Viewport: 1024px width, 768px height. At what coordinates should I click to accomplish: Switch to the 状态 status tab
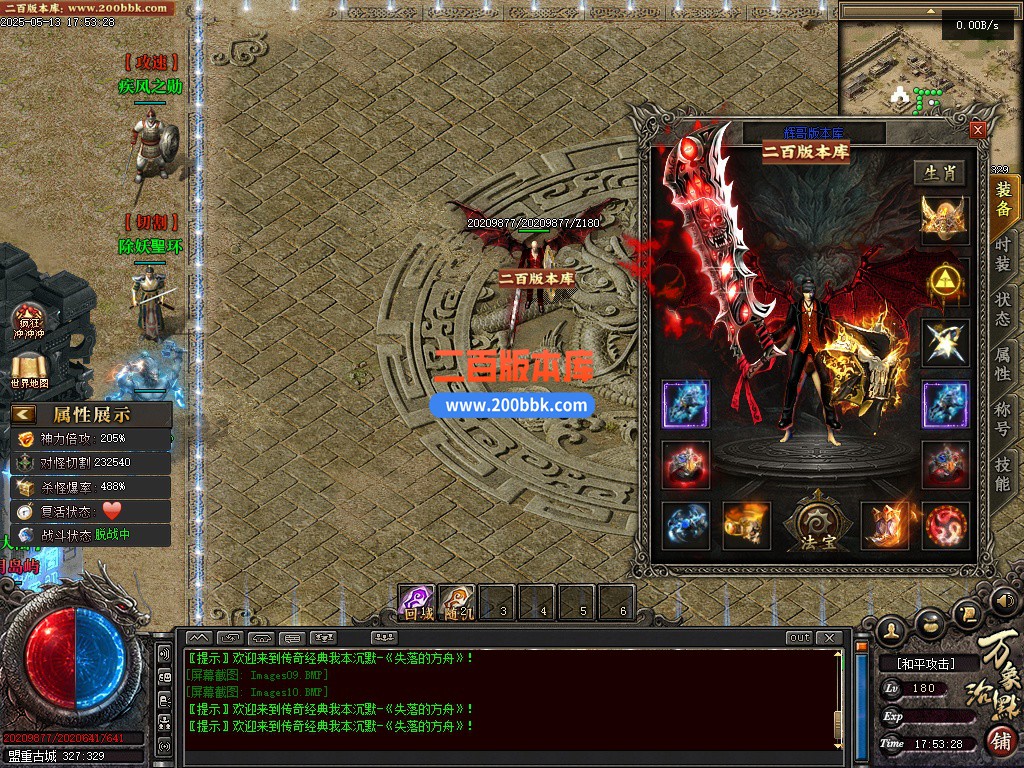tap(1003, 309)
